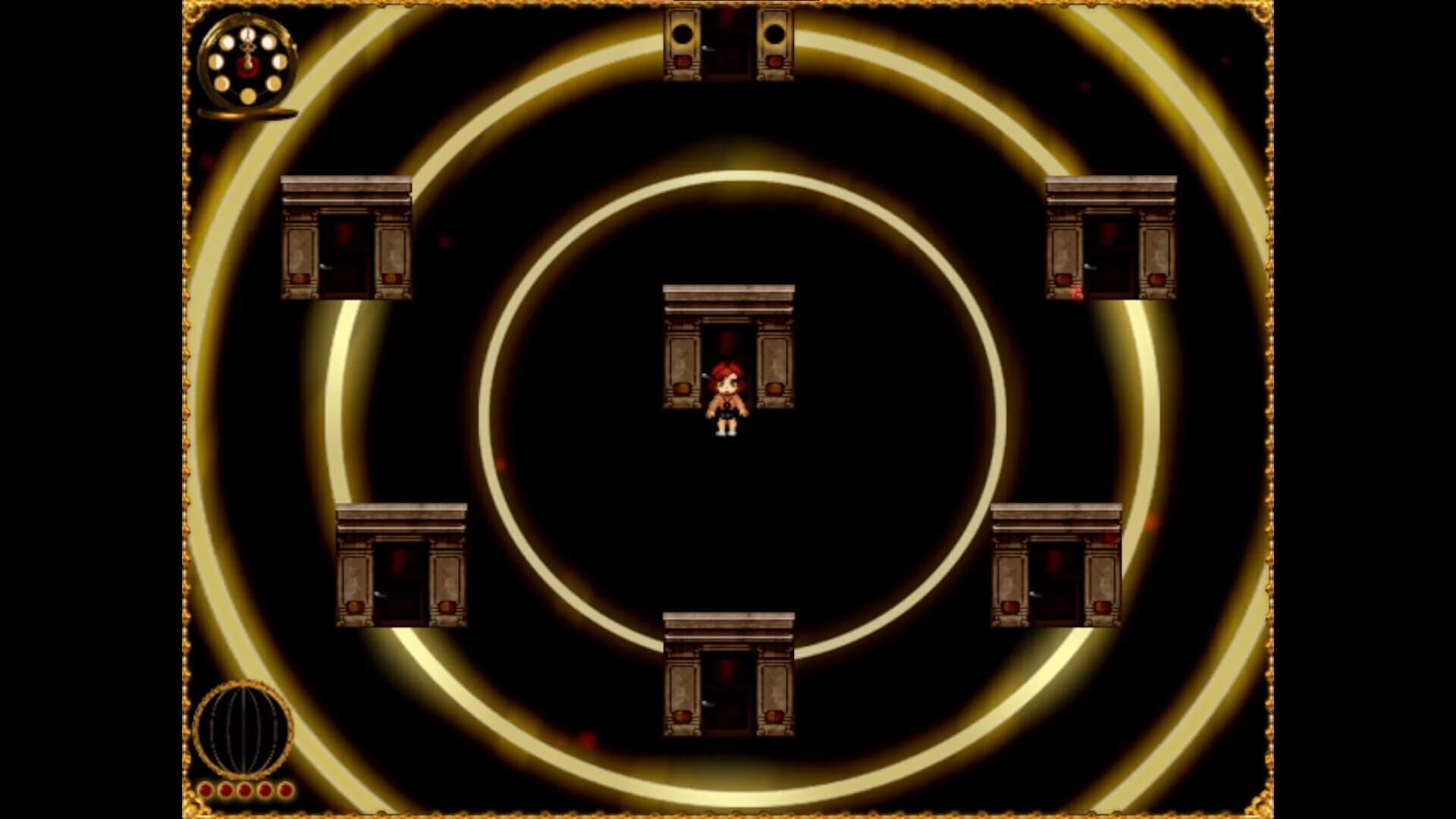Screen dimensions: 1456x819
Task: Click the pocket watch emblem top-left
Action: pyautogui.click(x=248, y=64)
